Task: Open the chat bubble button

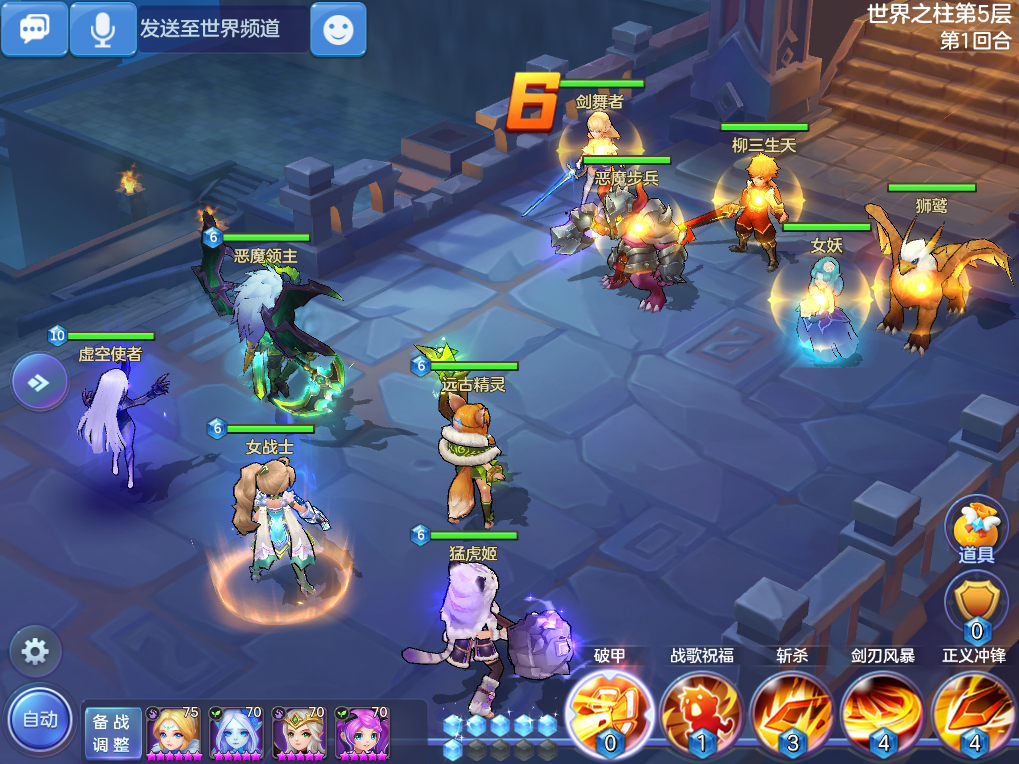Action: [34, 29]
